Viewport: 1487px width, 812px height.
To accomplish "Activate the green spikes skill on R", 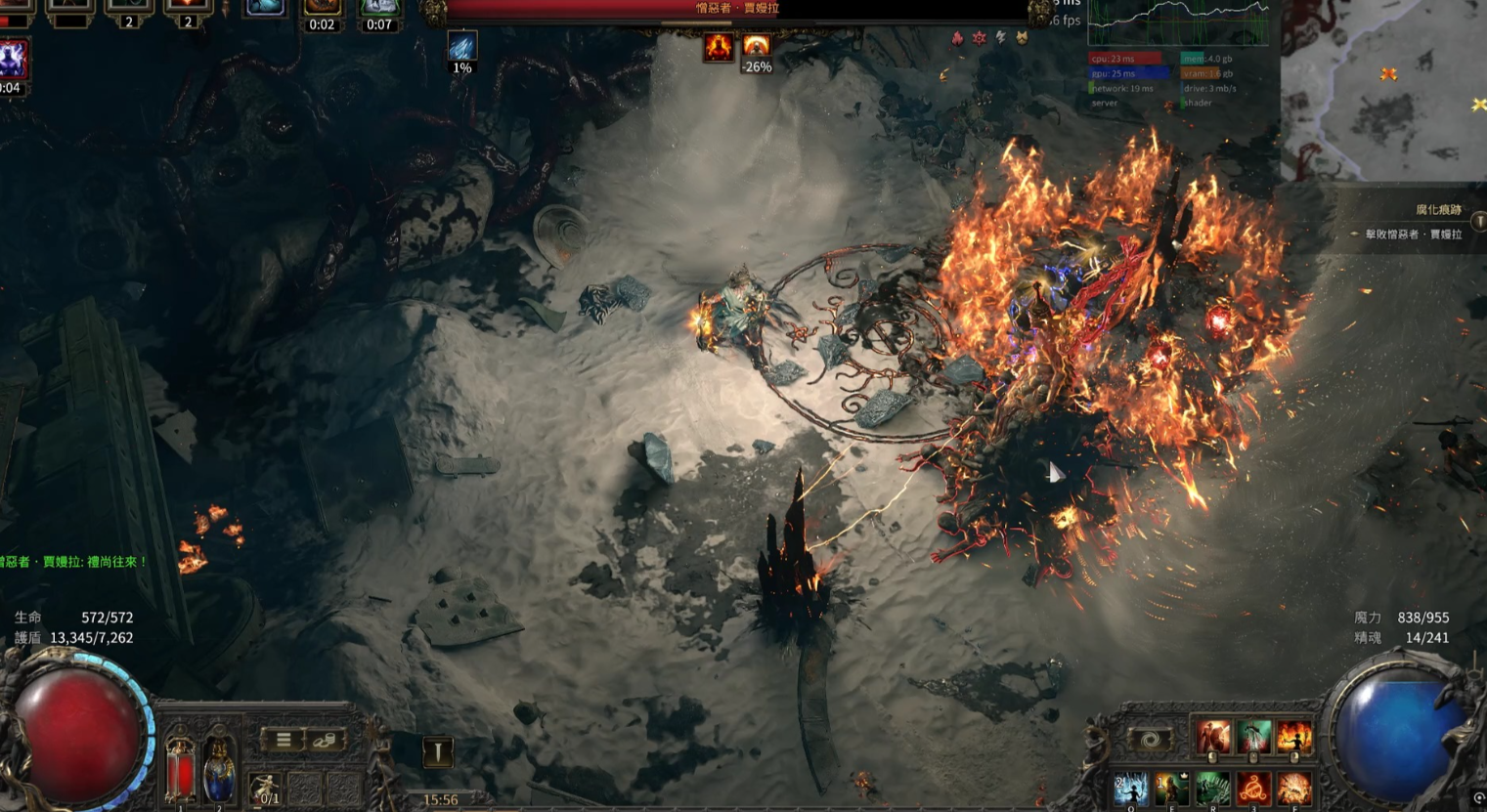I will [x=1212, y=789].
